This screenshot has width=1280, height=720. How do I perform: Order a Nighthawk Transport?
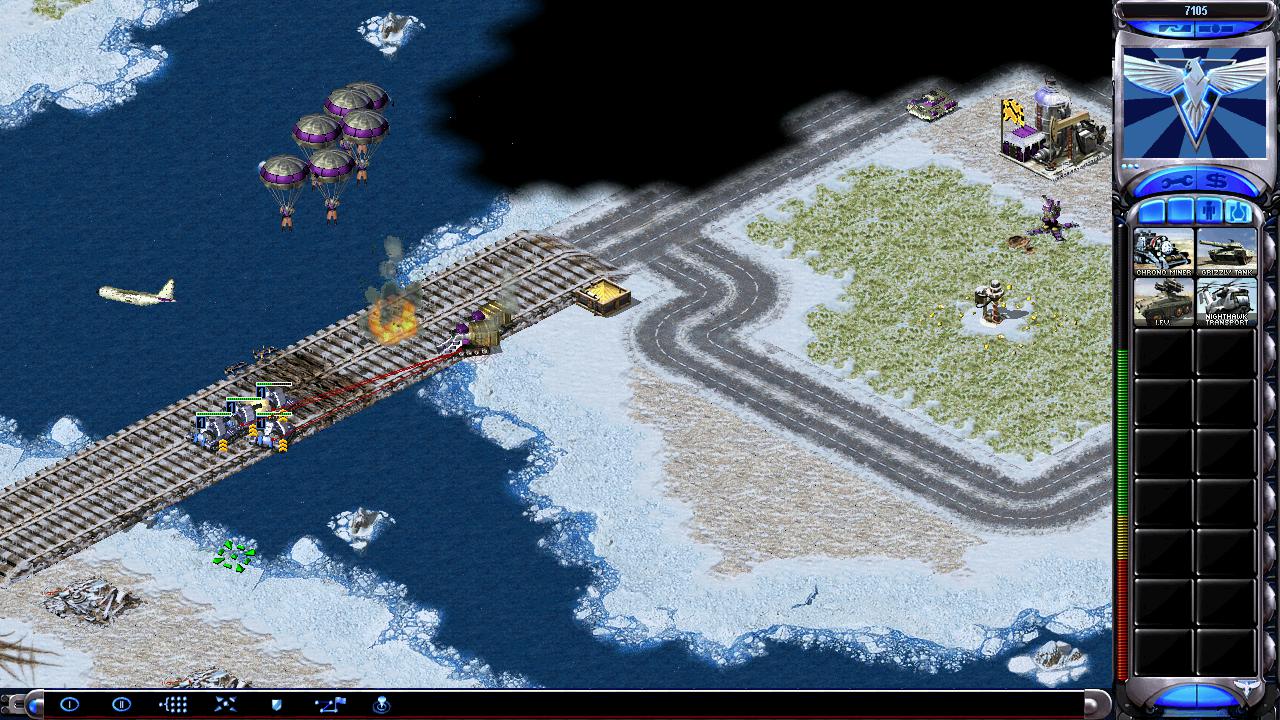click(1226, 302)
